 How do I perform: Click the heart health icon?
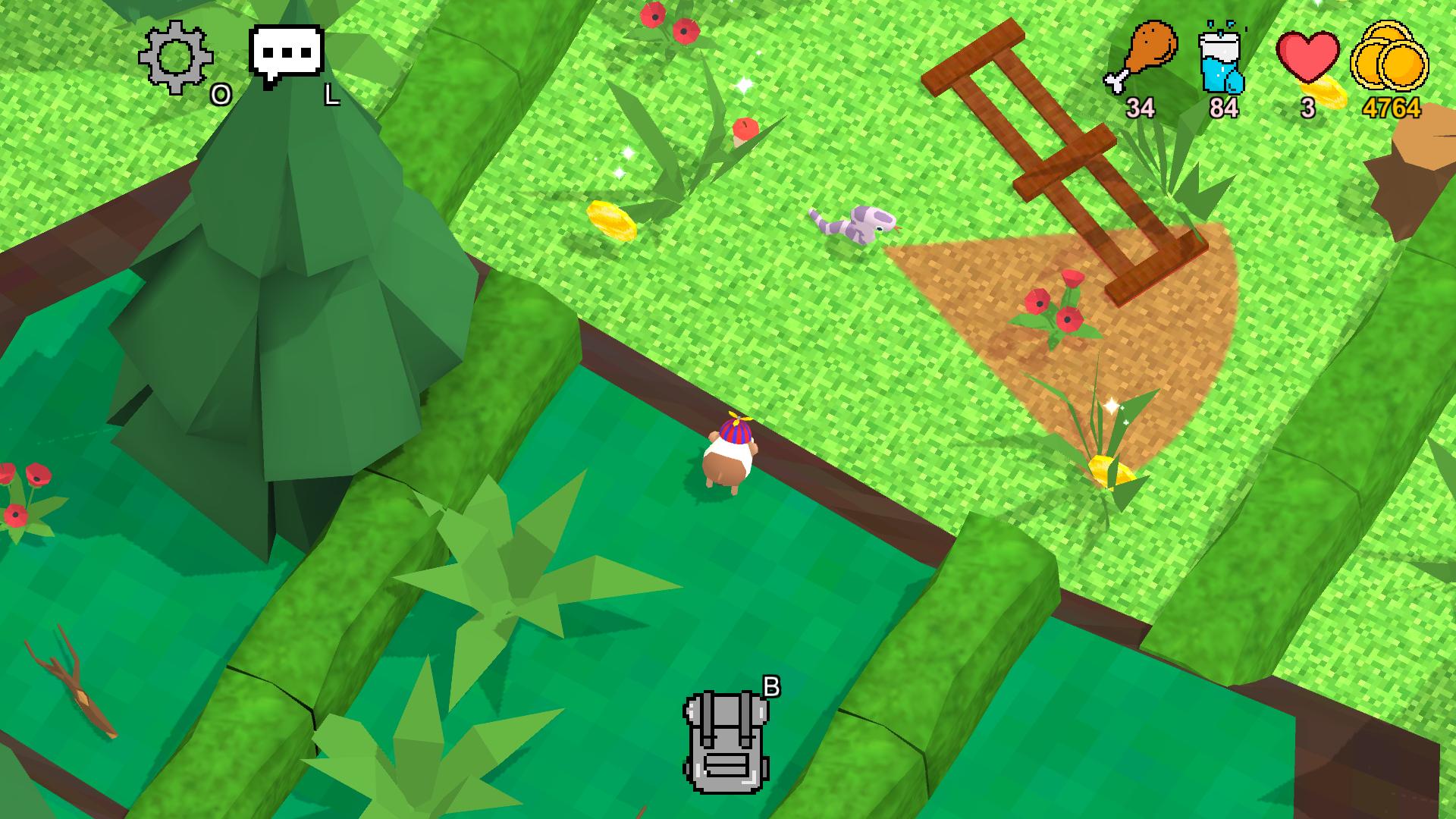click(1307, 57)
